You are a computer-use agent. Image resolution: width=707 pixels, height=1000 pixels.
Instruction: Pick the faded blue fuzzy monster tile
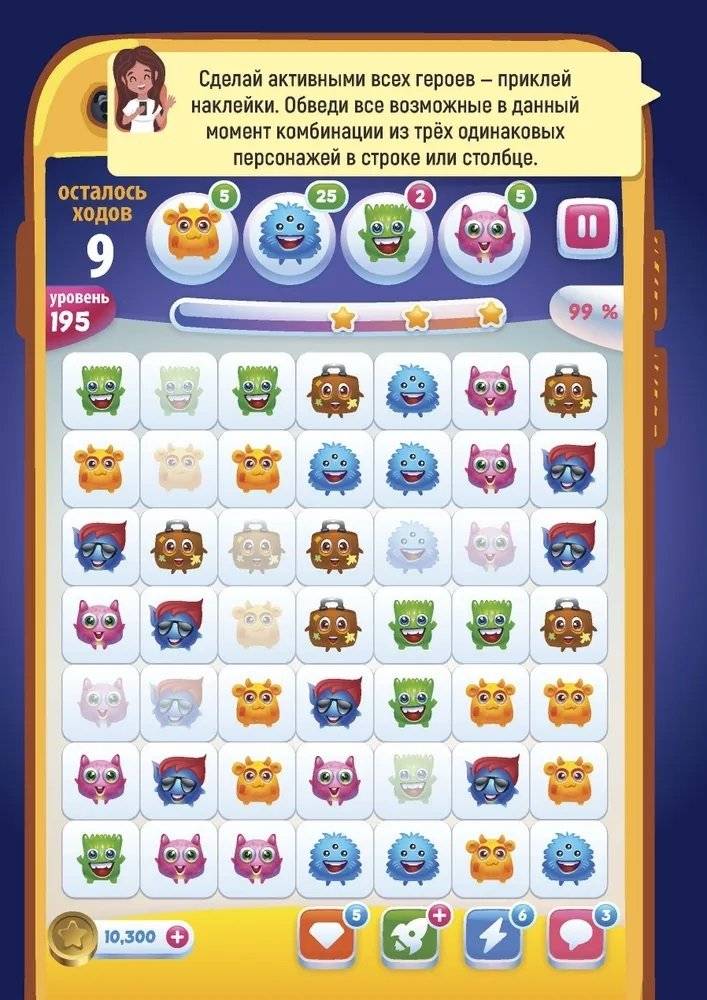click(412, 547)
